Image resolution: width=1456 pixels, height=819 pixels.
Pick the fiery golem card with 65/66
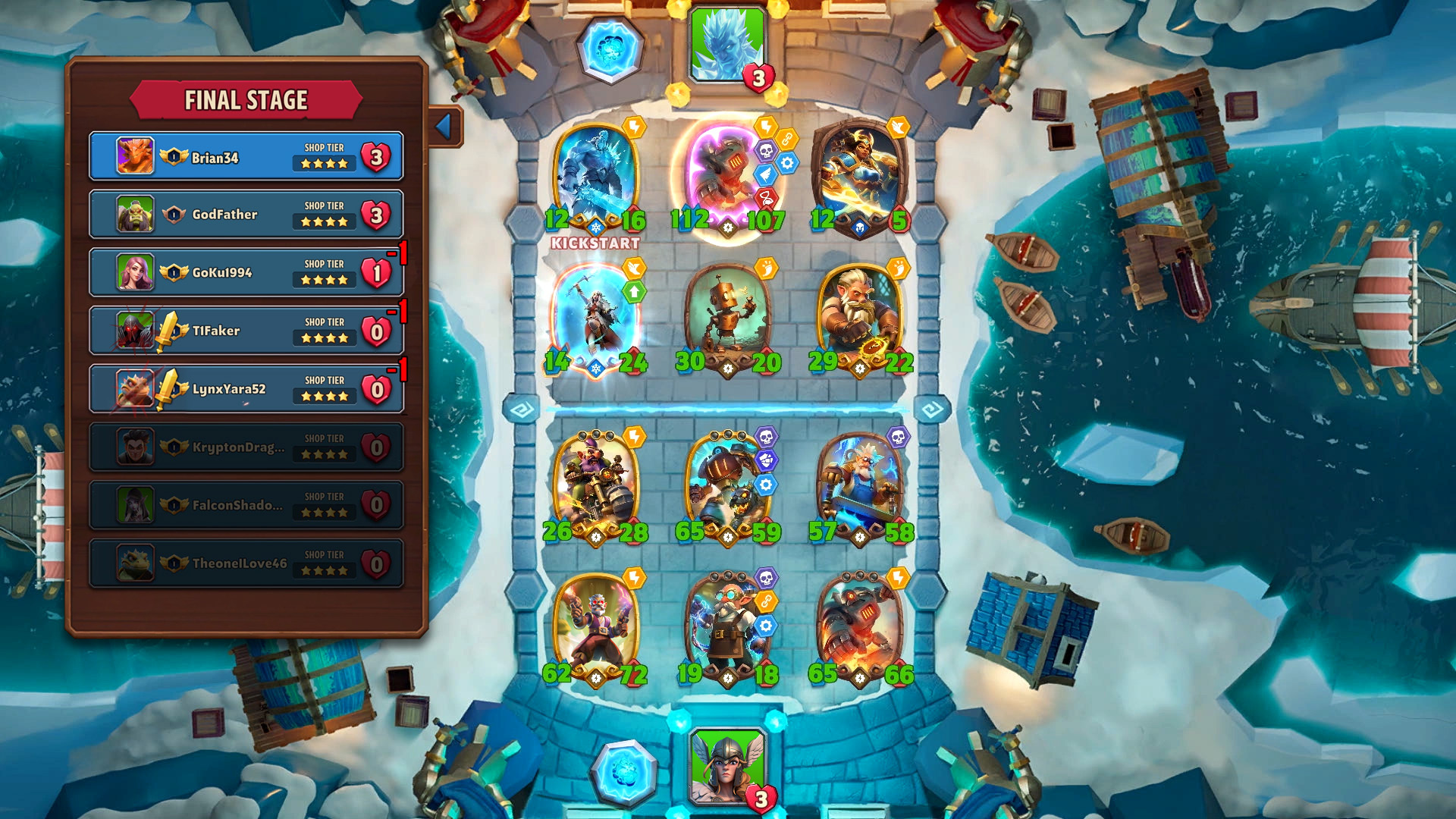point(859,628)
